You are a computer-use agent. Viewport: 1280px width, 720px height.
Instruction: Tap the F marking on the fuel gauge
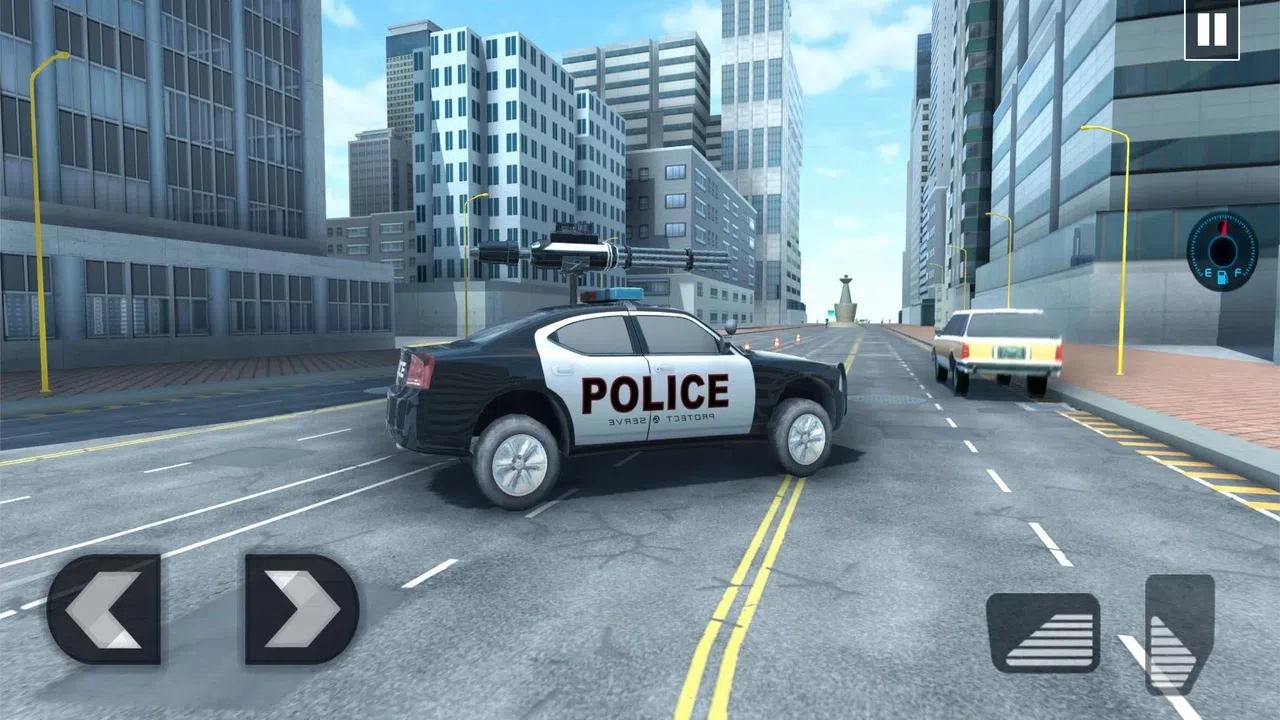1238,273
